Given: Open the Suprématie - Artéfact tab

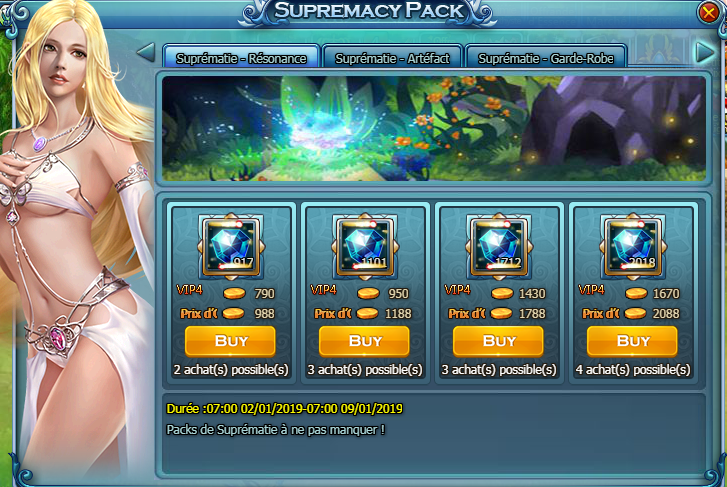Looking at the screenshot, I should pos(392,57).
